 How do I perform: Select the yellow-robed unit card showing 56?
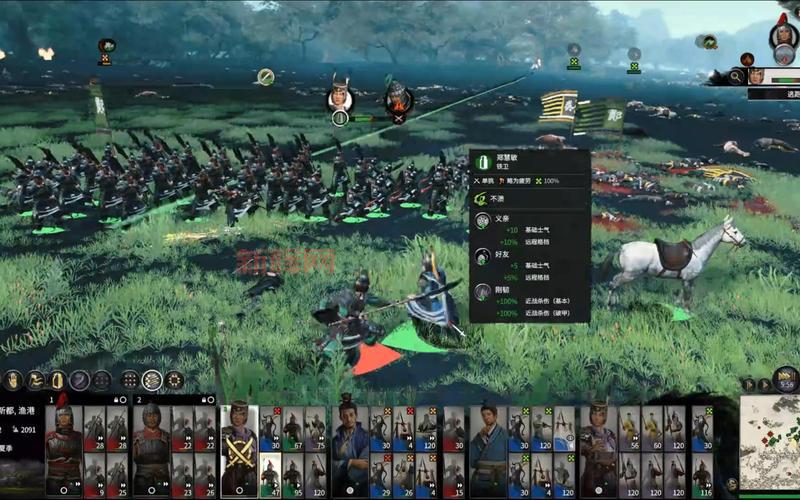pos(629,428)
